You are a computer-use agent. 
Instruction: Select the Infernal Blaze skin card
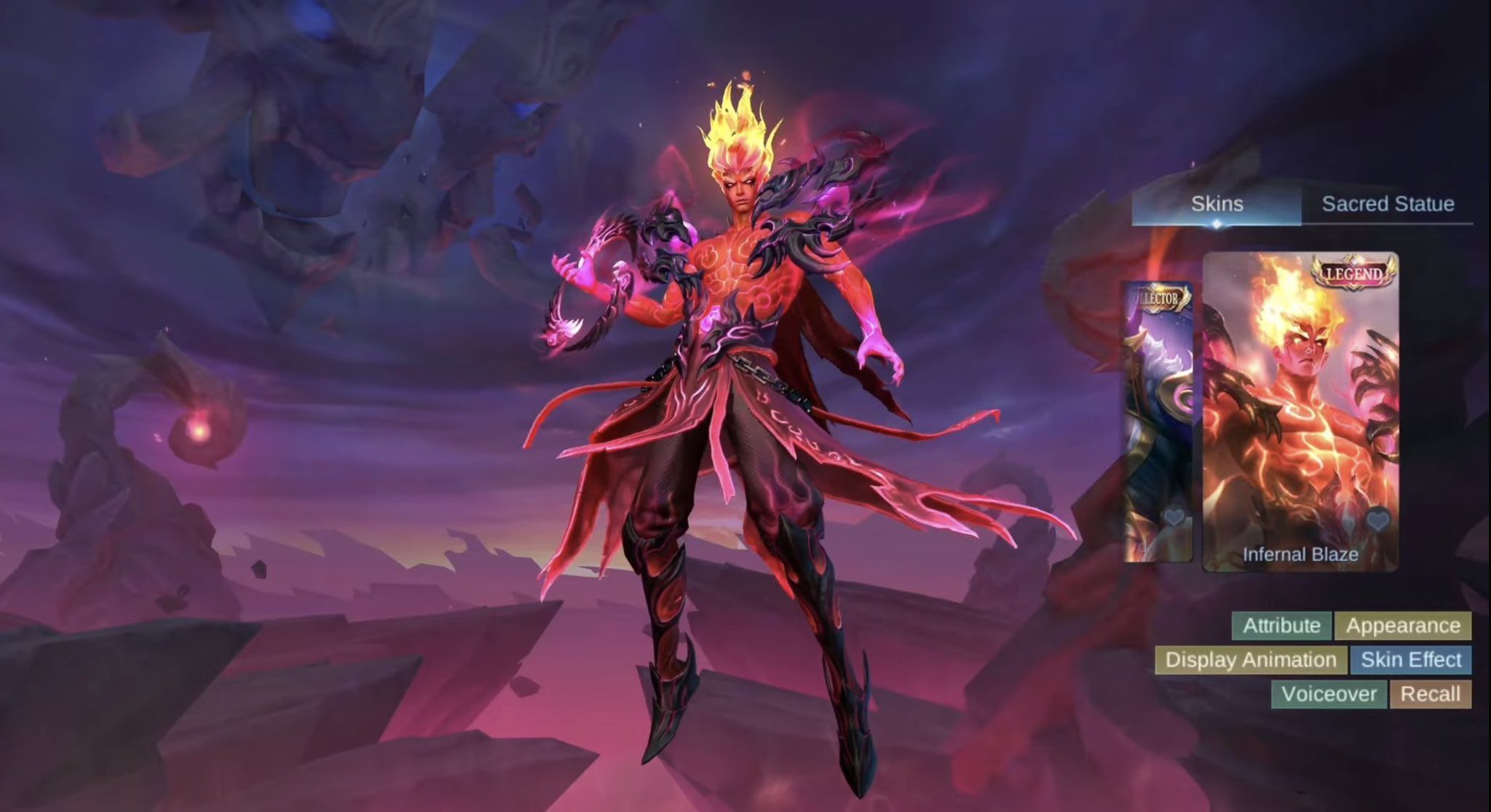1300,407
